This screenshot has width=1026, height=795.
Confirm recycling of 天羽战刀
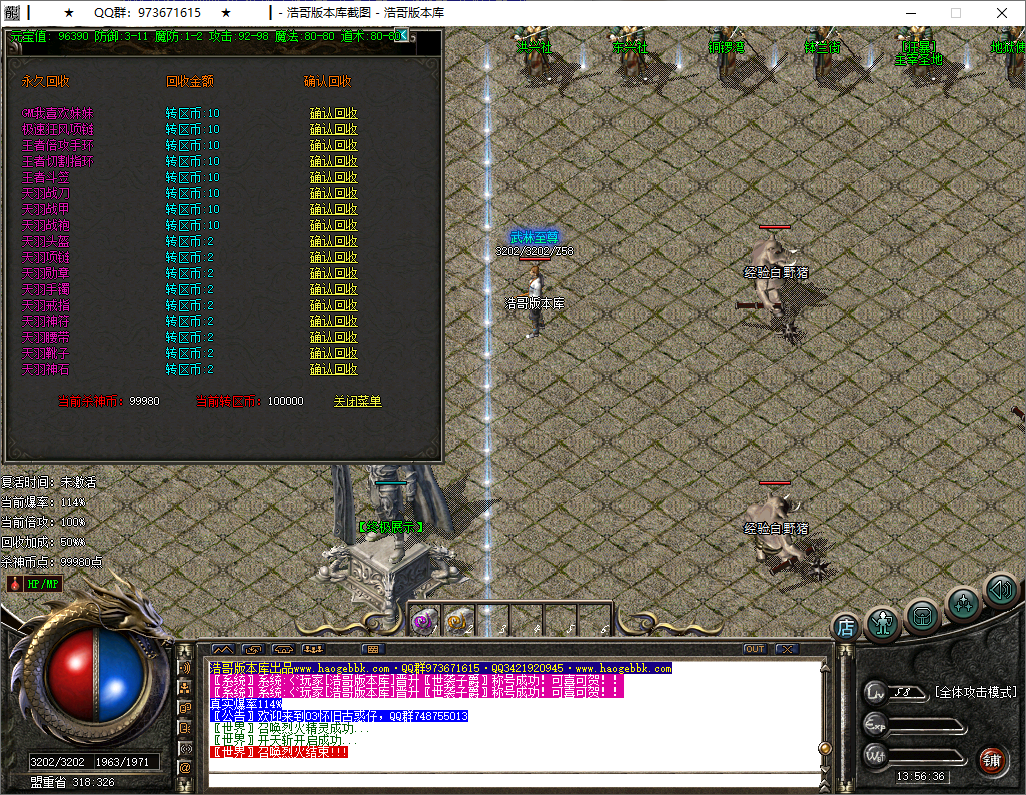333,193
